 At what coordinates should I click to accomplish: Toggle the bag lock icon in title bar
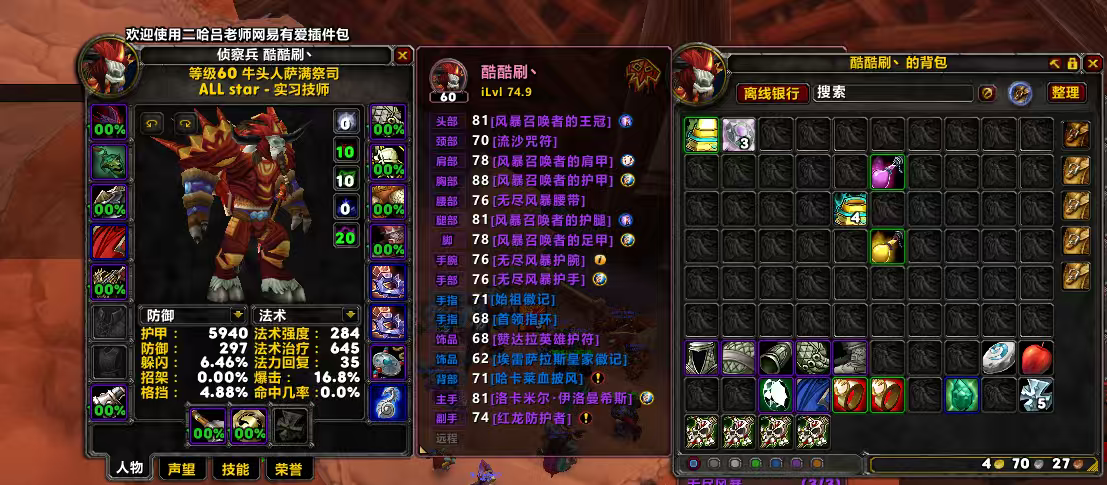1072,63
